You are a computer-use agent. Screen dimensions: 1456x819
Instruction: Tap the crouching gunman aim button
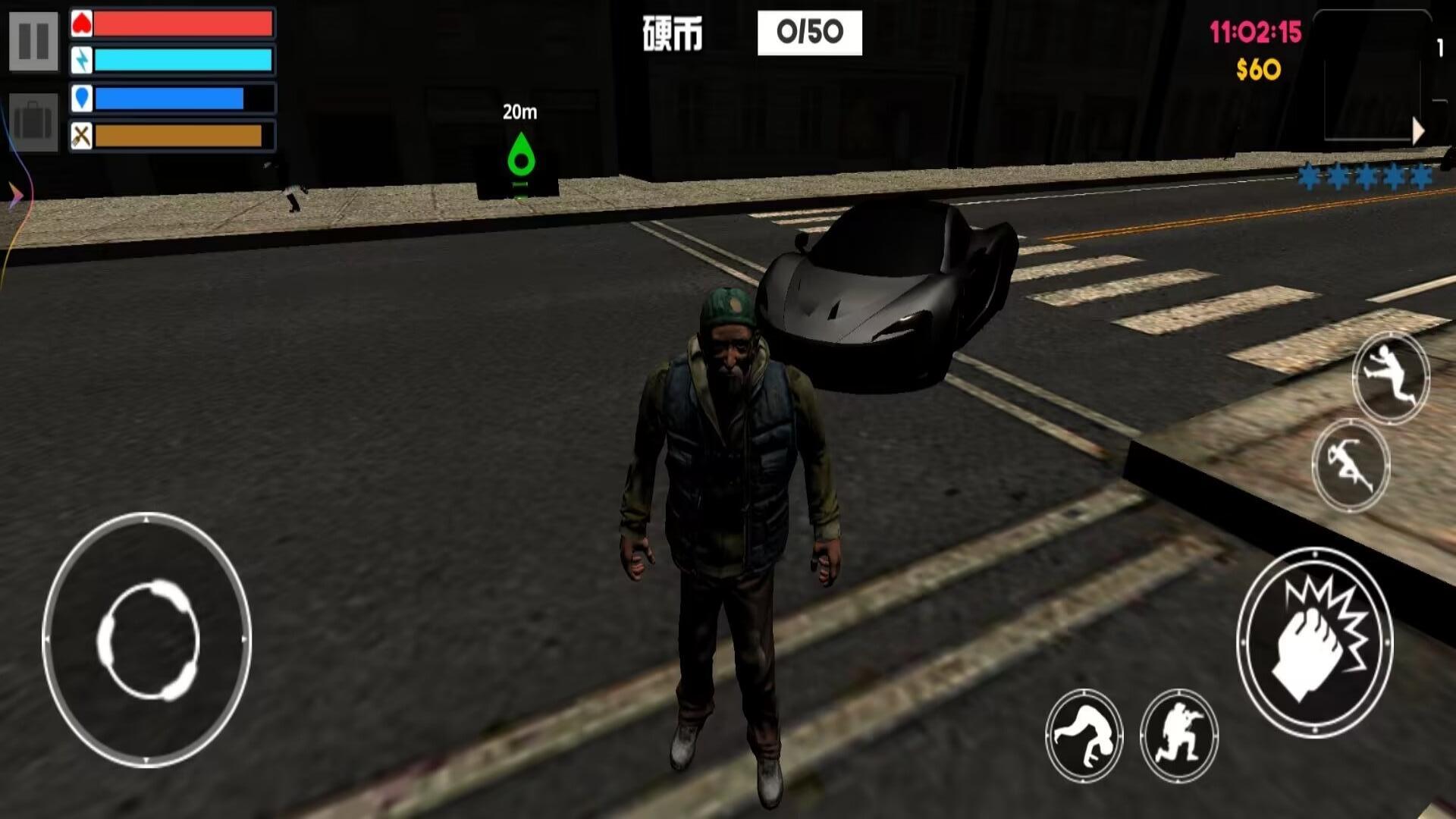click(1178, 735)
